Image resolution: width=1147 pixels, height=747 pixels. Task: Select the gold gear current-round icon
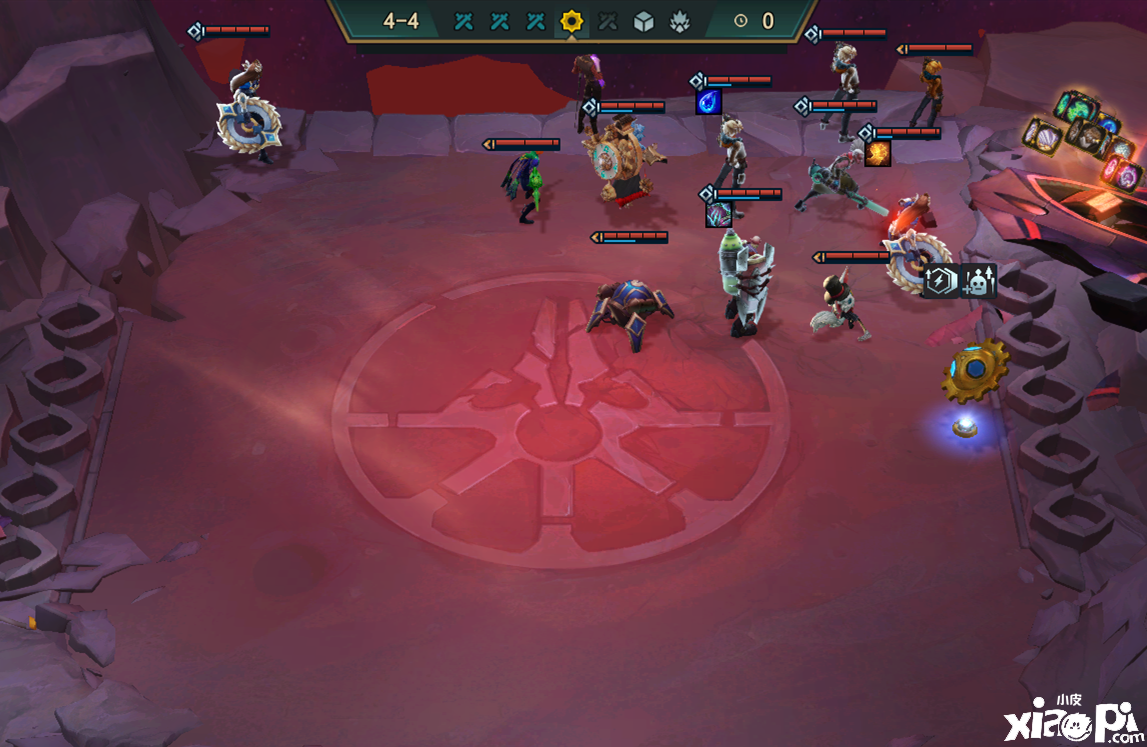tap(572, 21)
